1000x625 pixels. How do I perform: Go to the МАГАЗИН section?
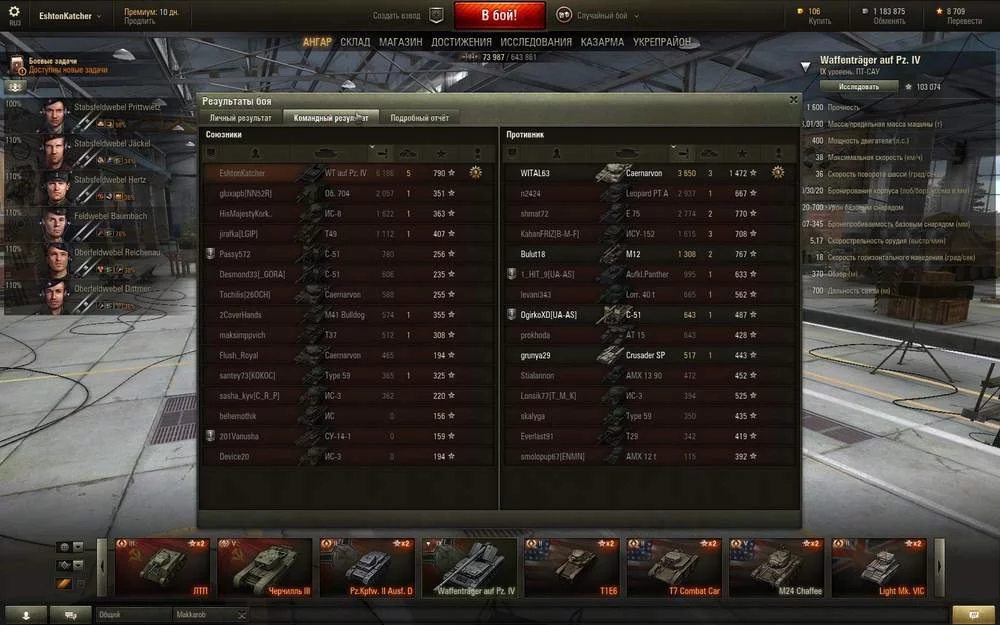pyautogui.click(x=400, y=42)
